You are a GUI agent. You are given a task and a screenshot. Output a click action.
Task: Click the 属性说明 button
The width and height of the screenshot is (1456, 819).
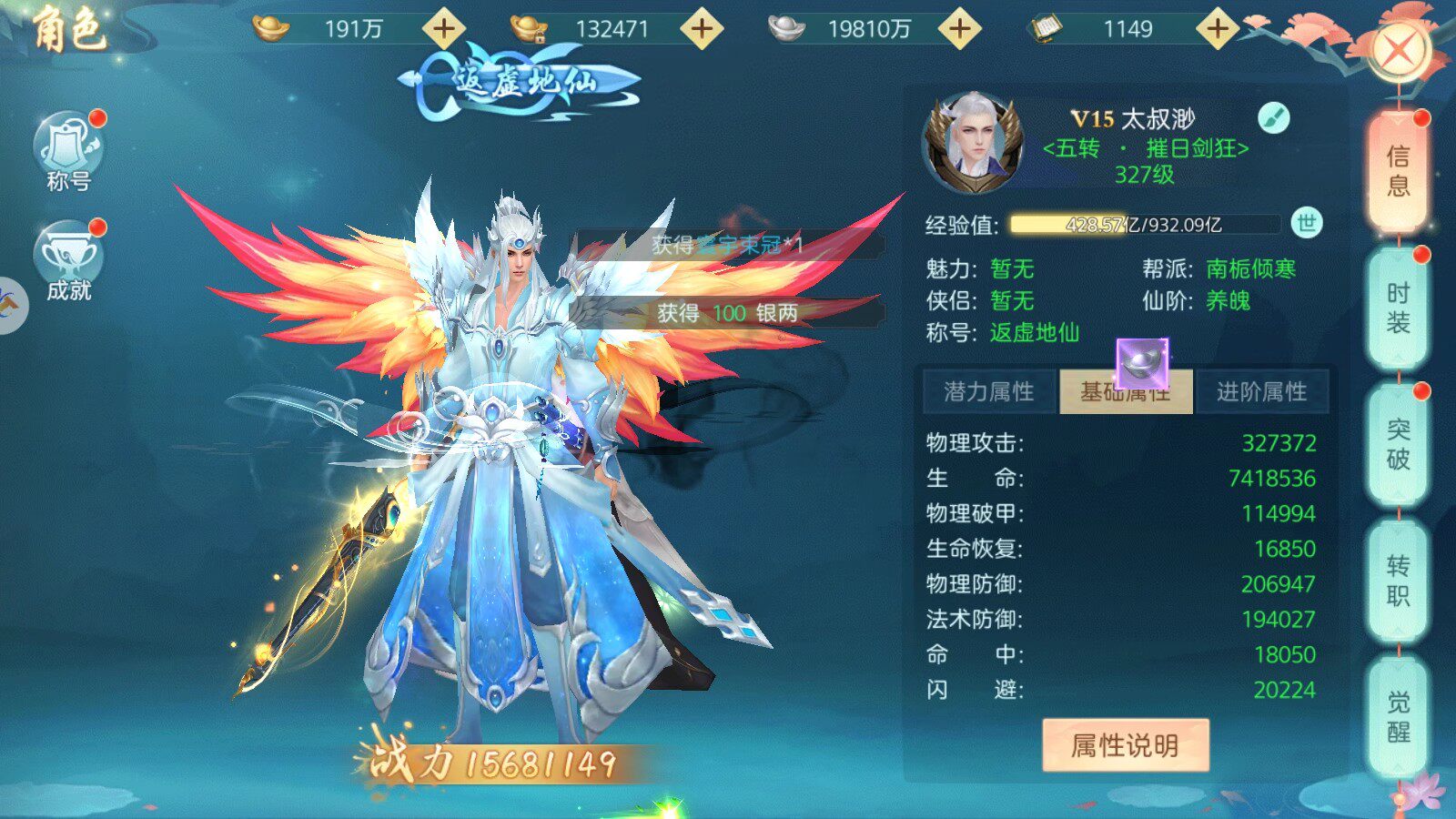pyautogui.click(x=1125, y=745)
